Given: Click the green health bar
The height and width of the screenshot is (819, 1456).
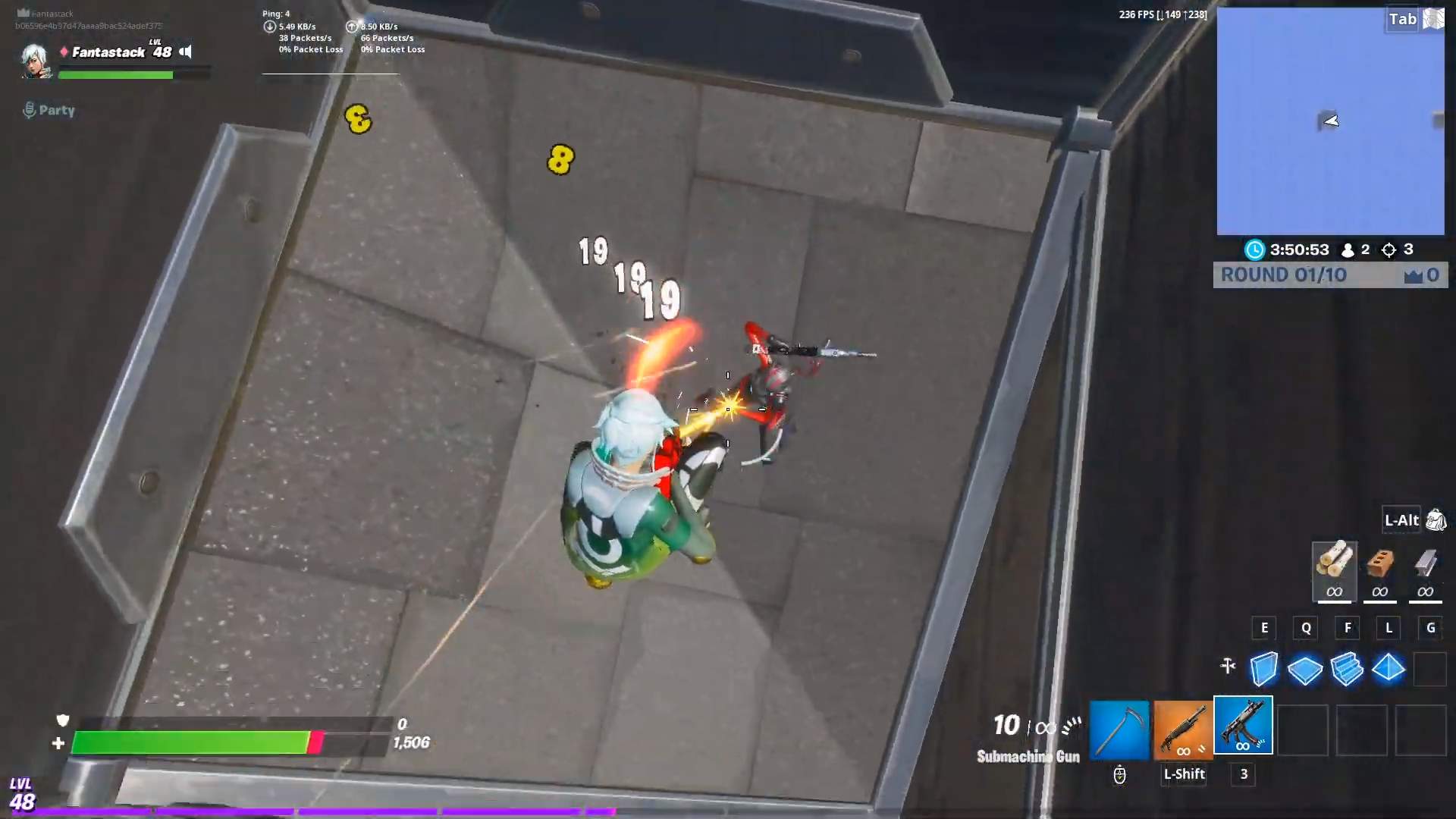Looking at the screenshot, I should [x=190, y=744].
